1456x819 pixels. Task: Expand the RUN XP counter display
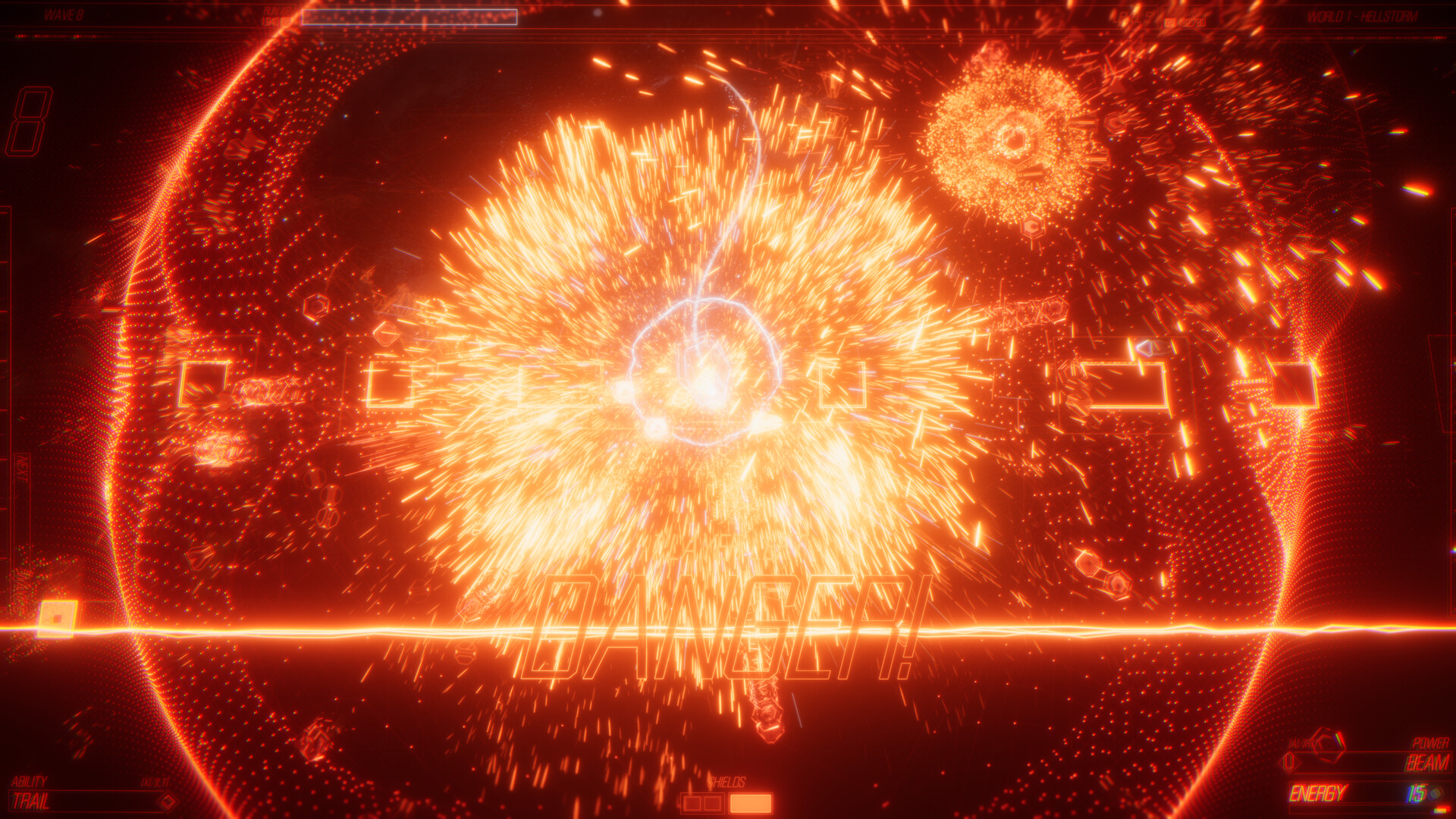pyautogui.click(x=277, y=15)
